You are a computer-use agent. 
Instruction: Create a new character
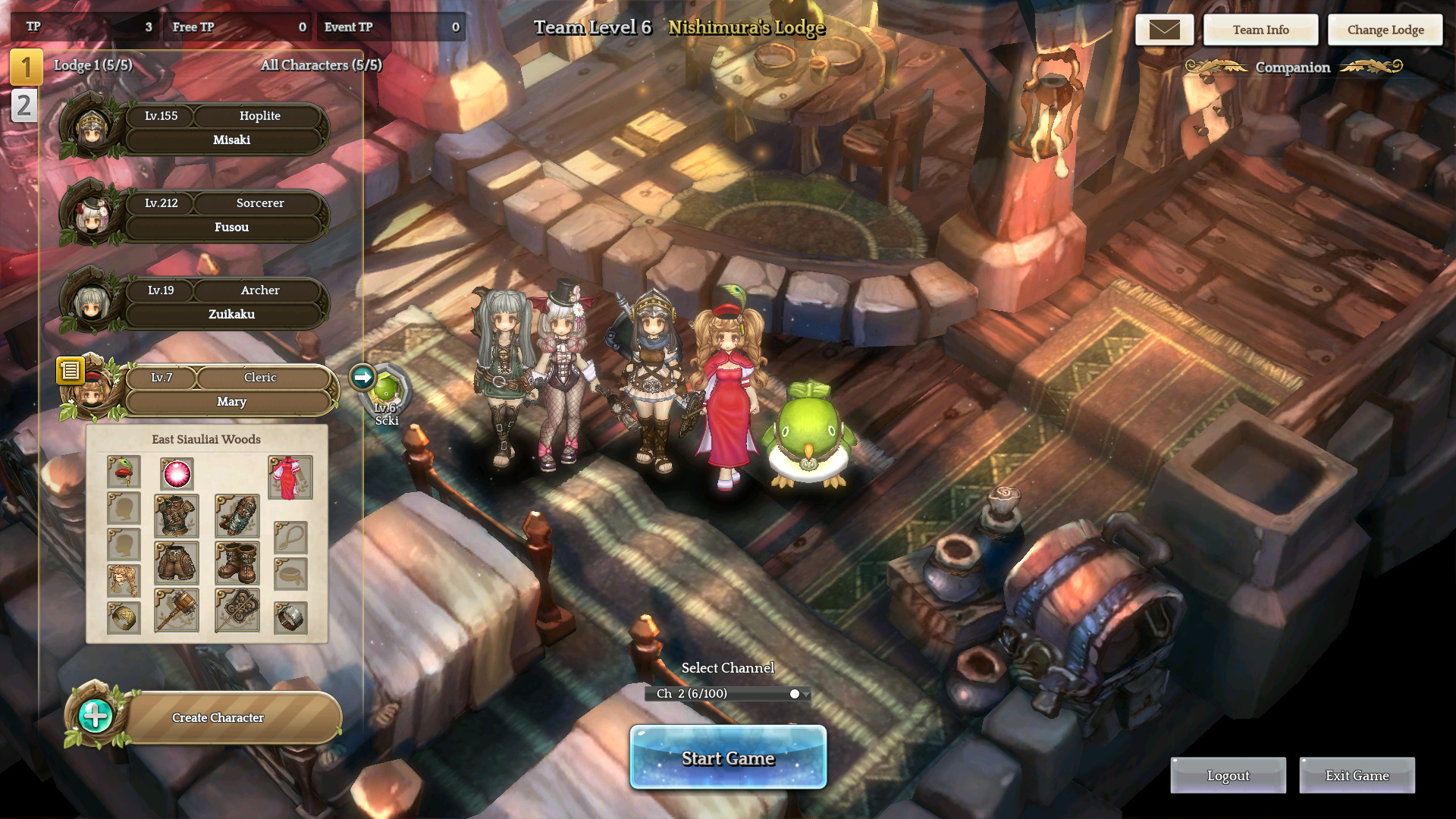[x=218, y=717]
